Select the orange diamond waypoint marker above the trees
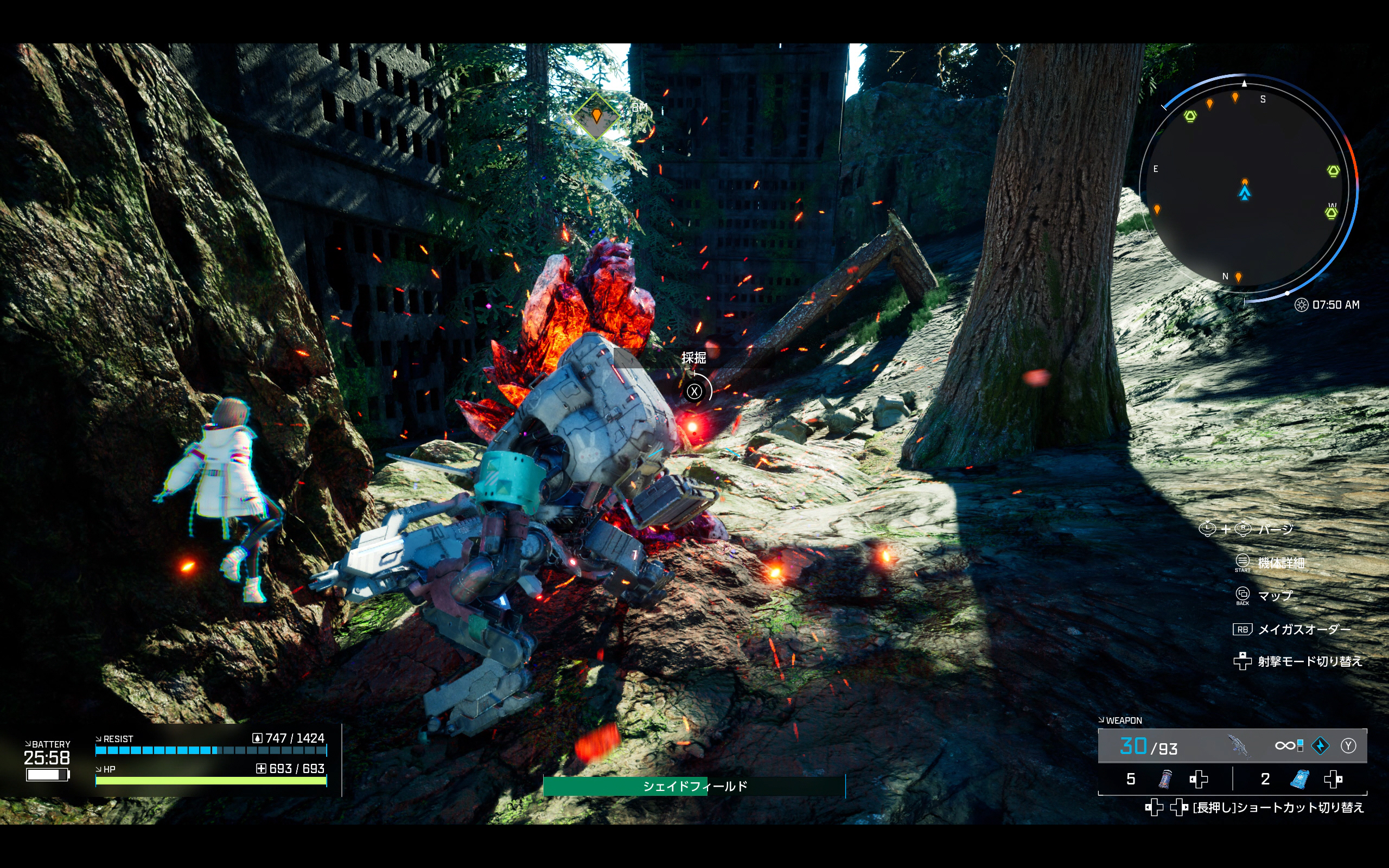This screenshot has height=868, width=1389. [596, 117]
